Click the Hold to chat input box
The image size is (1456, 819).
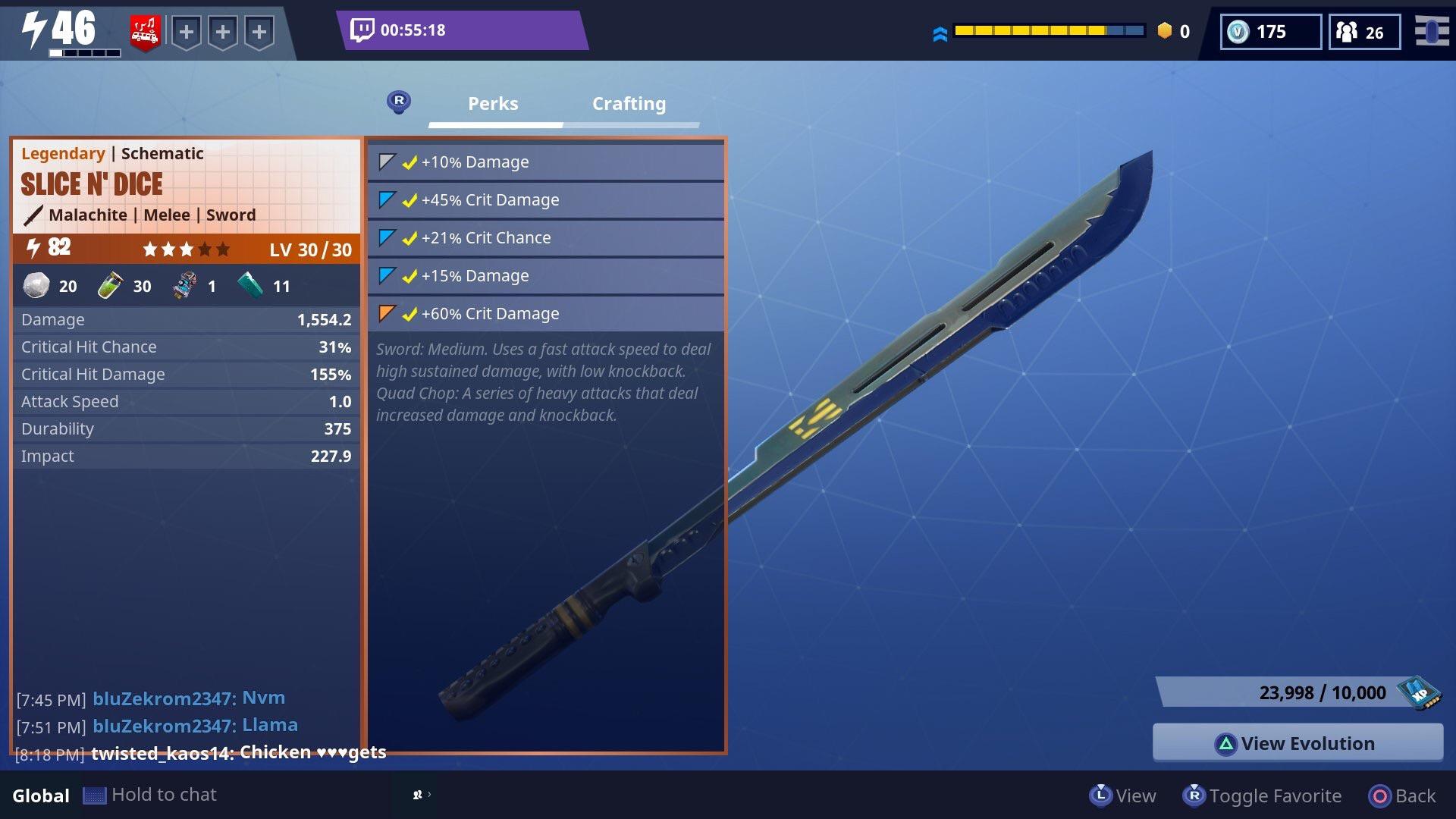[164, 795]
